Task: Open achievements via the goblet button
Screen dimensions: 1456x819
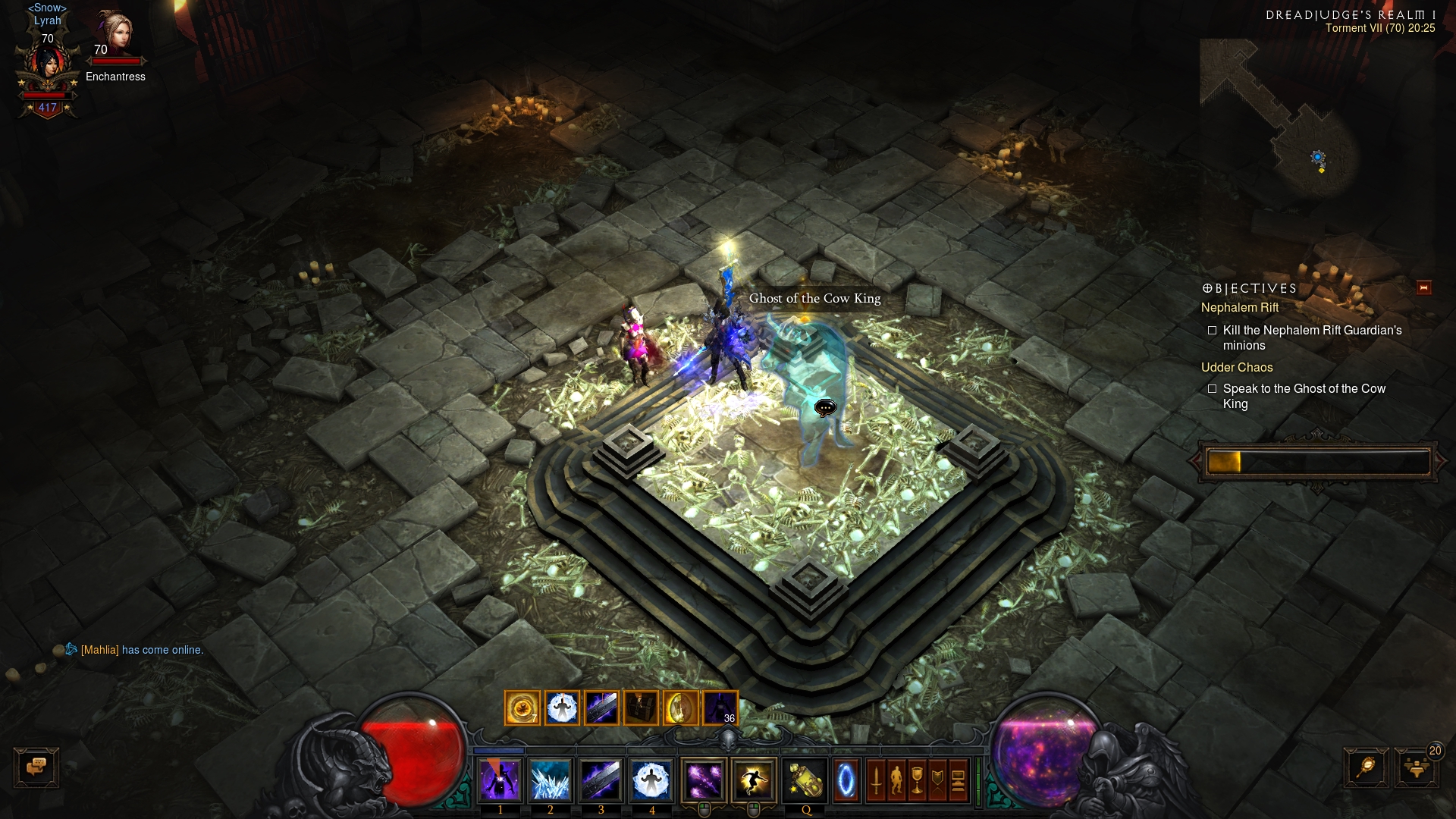Action: pyautogui.click(x=917, y=780)
